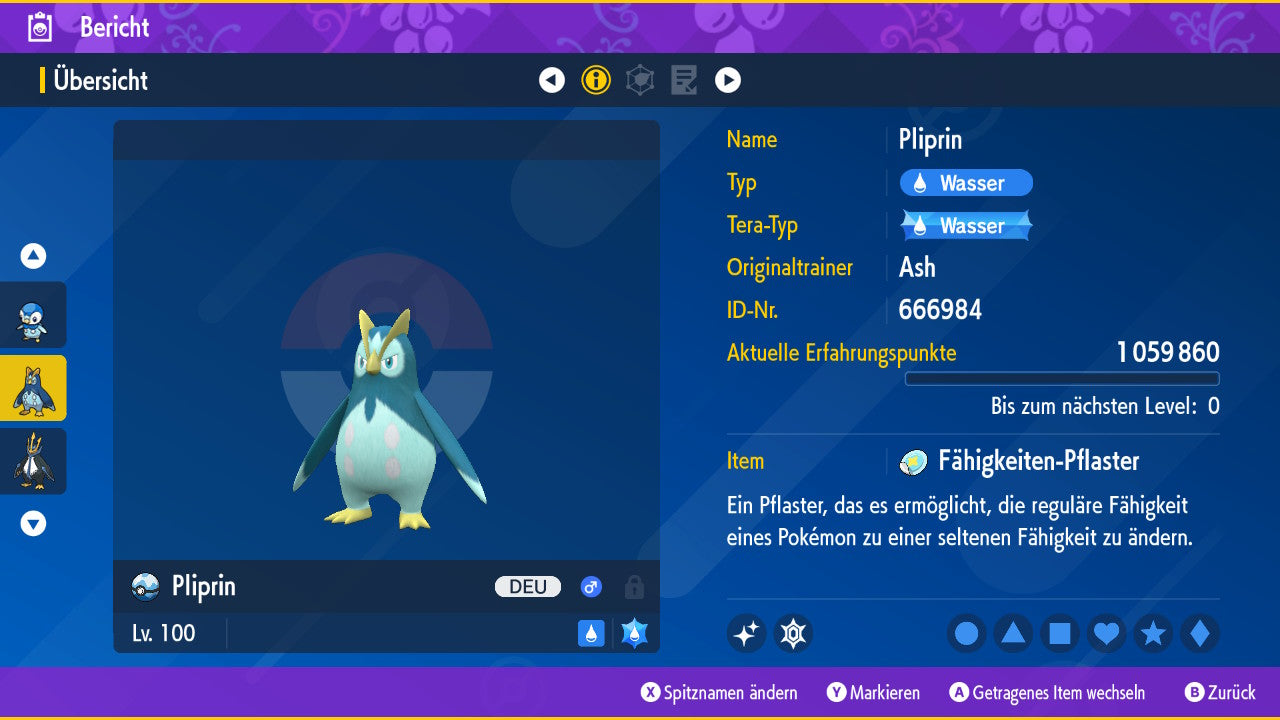This screenshot has height=720, width=1280.
Task: Choose Empoleon in the party list
Action: [x=33, y=461]
